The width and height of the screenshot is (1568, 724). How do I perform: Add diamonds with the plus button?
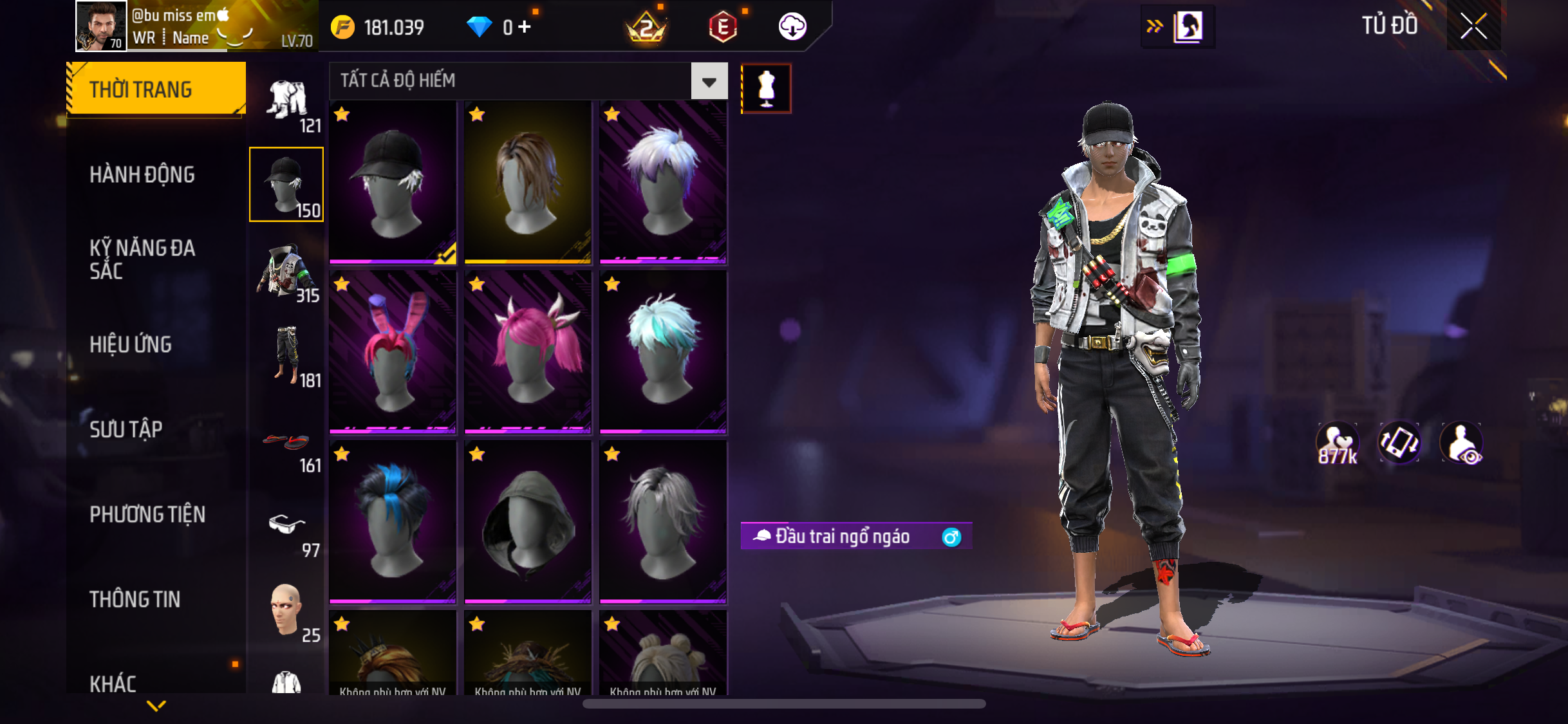pos(525,27)
